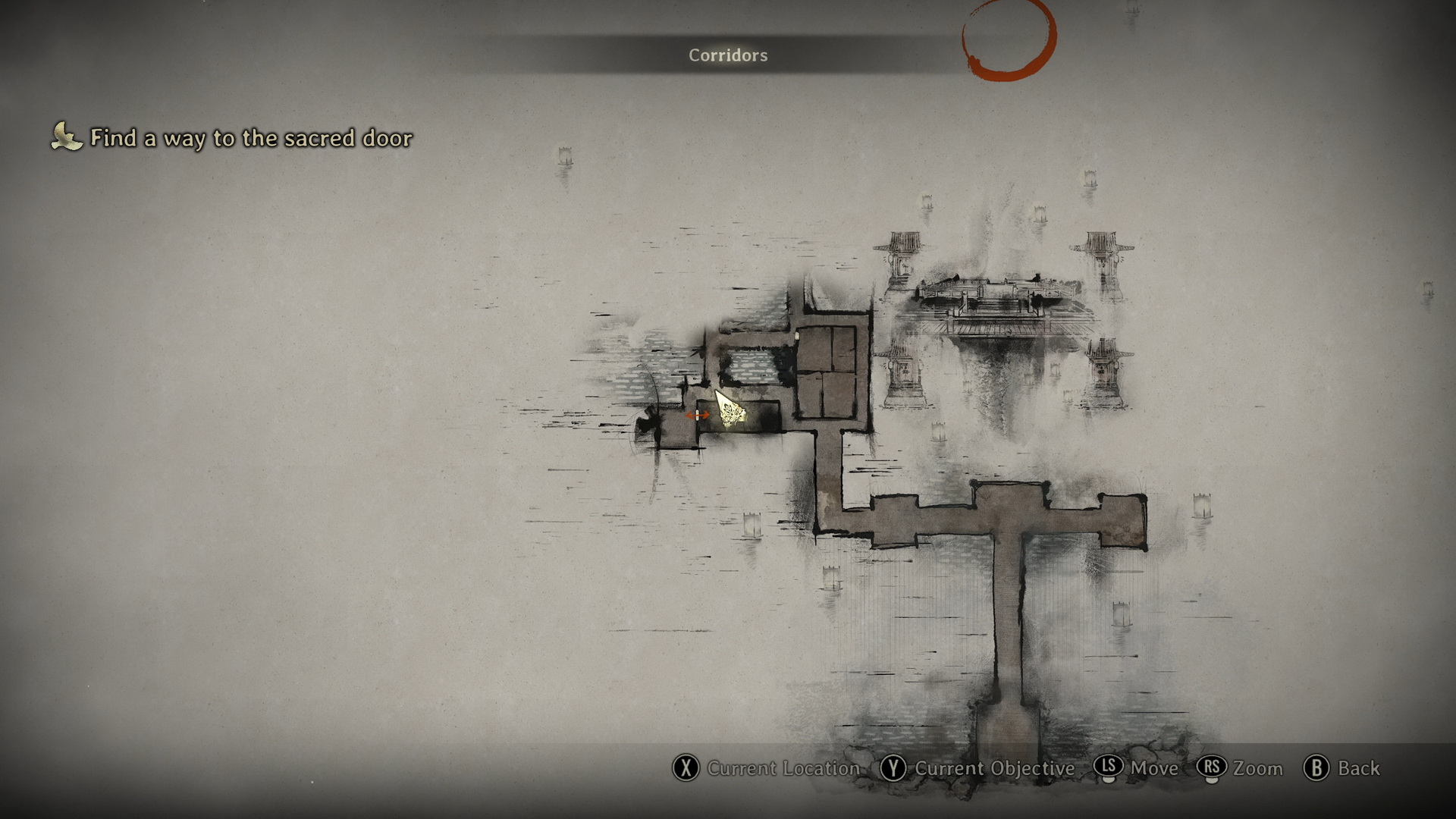The height and width of the screenshot is (819, 1456).
Task: Select the "Find a way to the sacred door" objective
Action: point(250,138)
